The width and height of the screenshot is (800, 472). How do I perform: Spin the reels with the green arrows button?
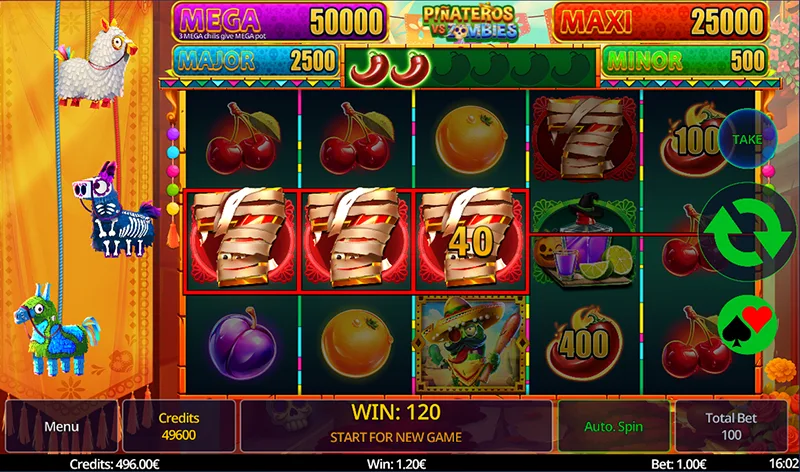(x=748, y=232)
